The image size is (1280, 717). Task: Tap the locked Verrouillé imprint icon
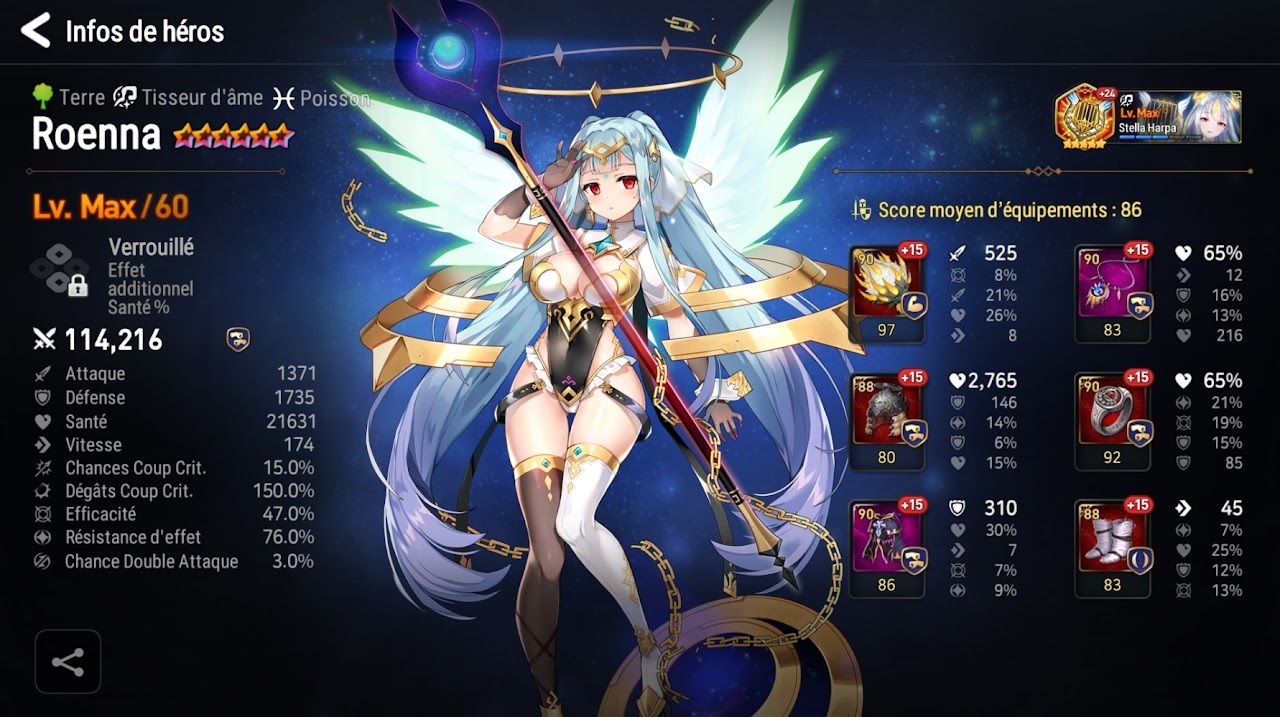[x=60, y=268]
